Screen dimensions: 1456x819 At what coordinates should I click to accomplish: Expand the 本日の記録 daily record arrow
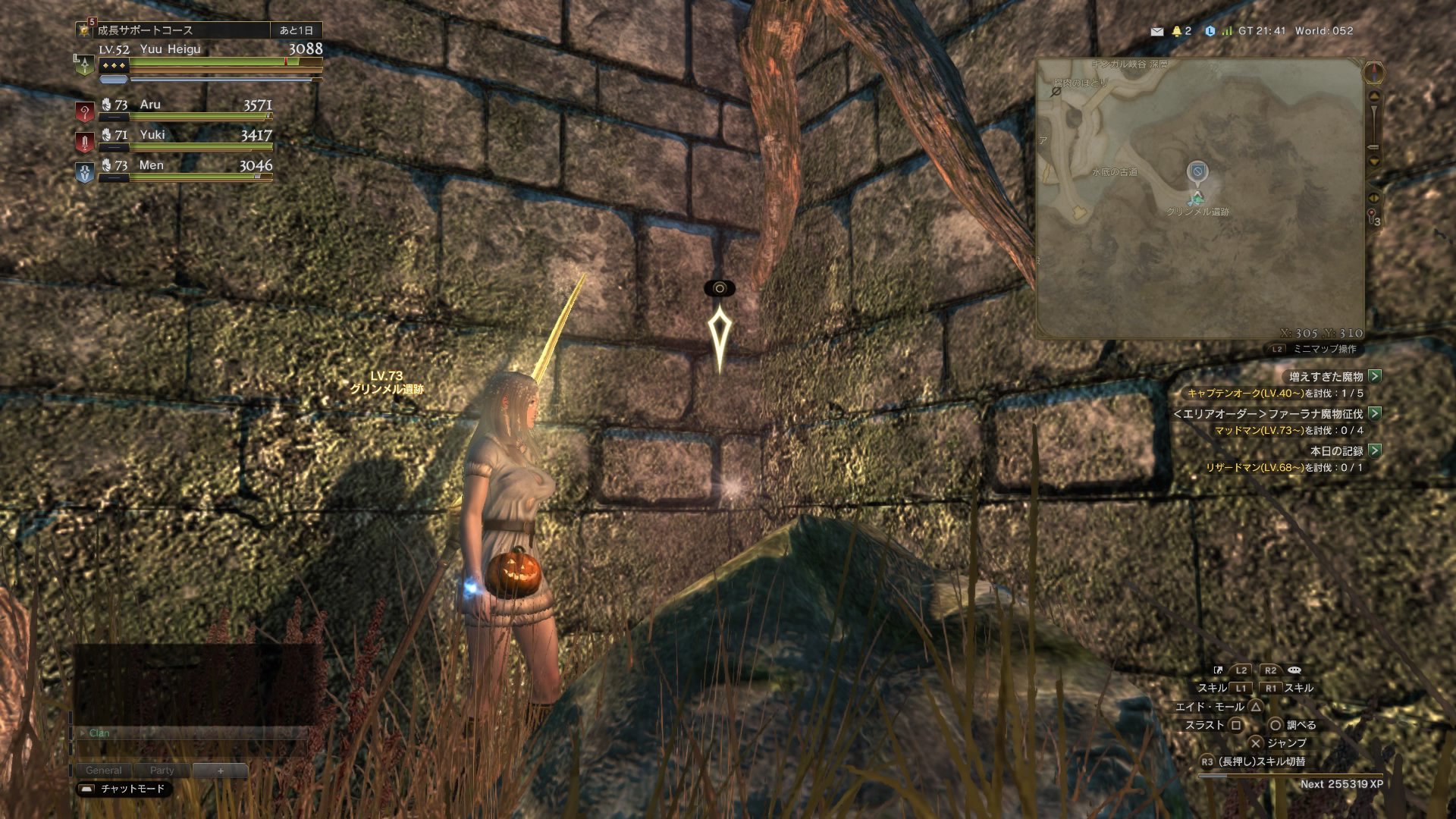tap(1375, 450)
